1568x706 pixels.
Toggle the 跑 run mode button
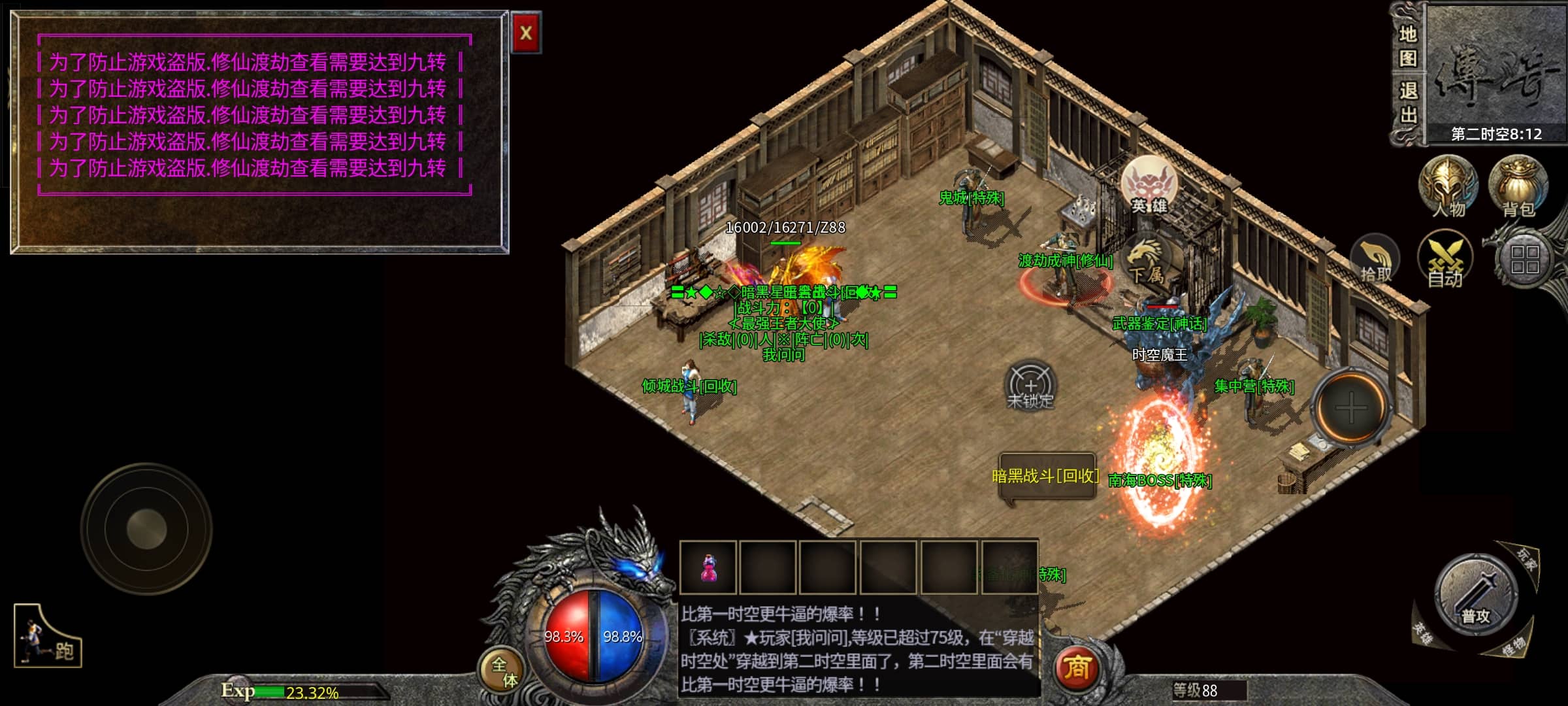point(48,637)
